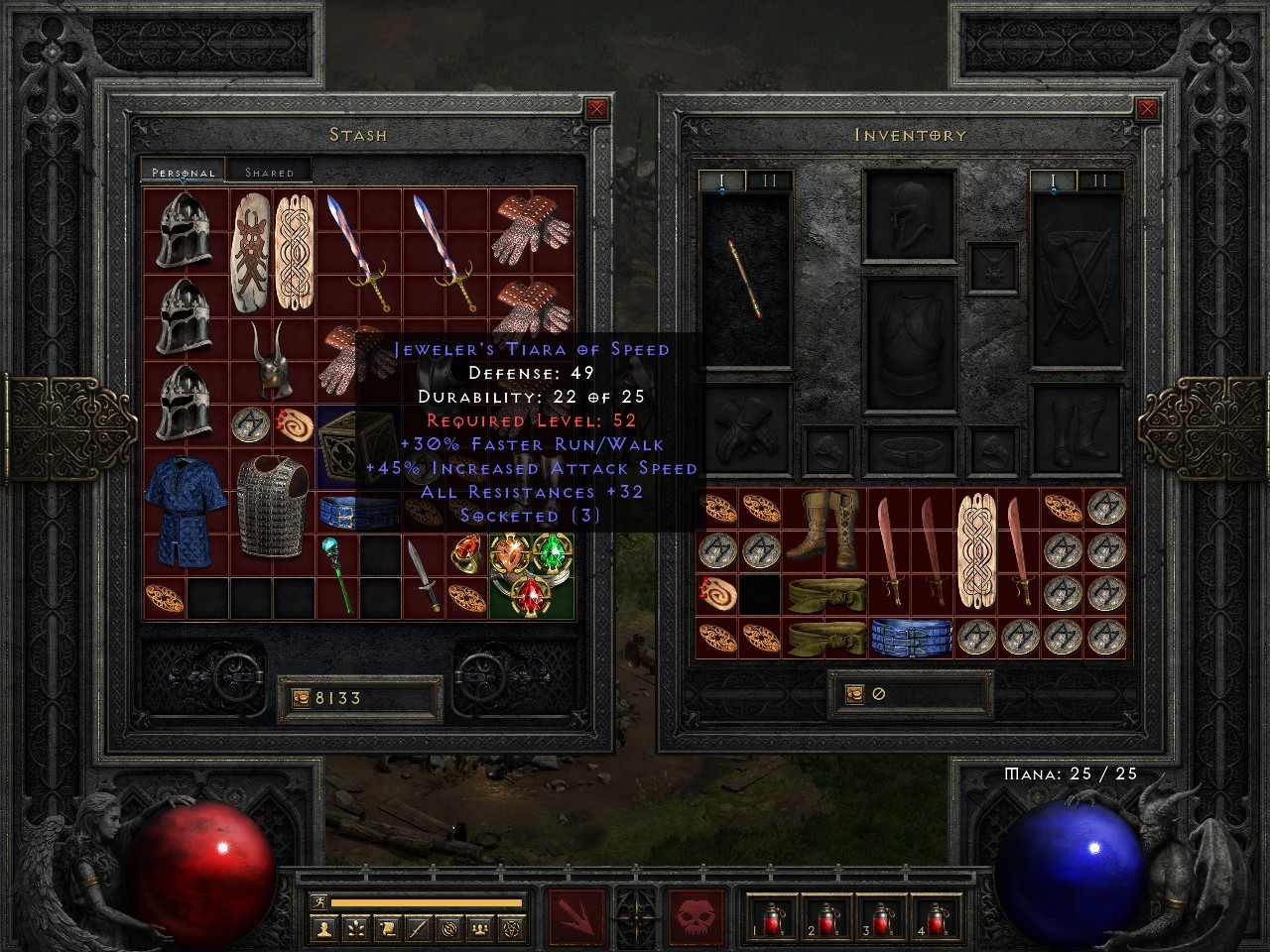Click the gold coin icon in the Inventory
This screenshot has width=1270, height=952.
pyautogui.click(x=854, y=696)
